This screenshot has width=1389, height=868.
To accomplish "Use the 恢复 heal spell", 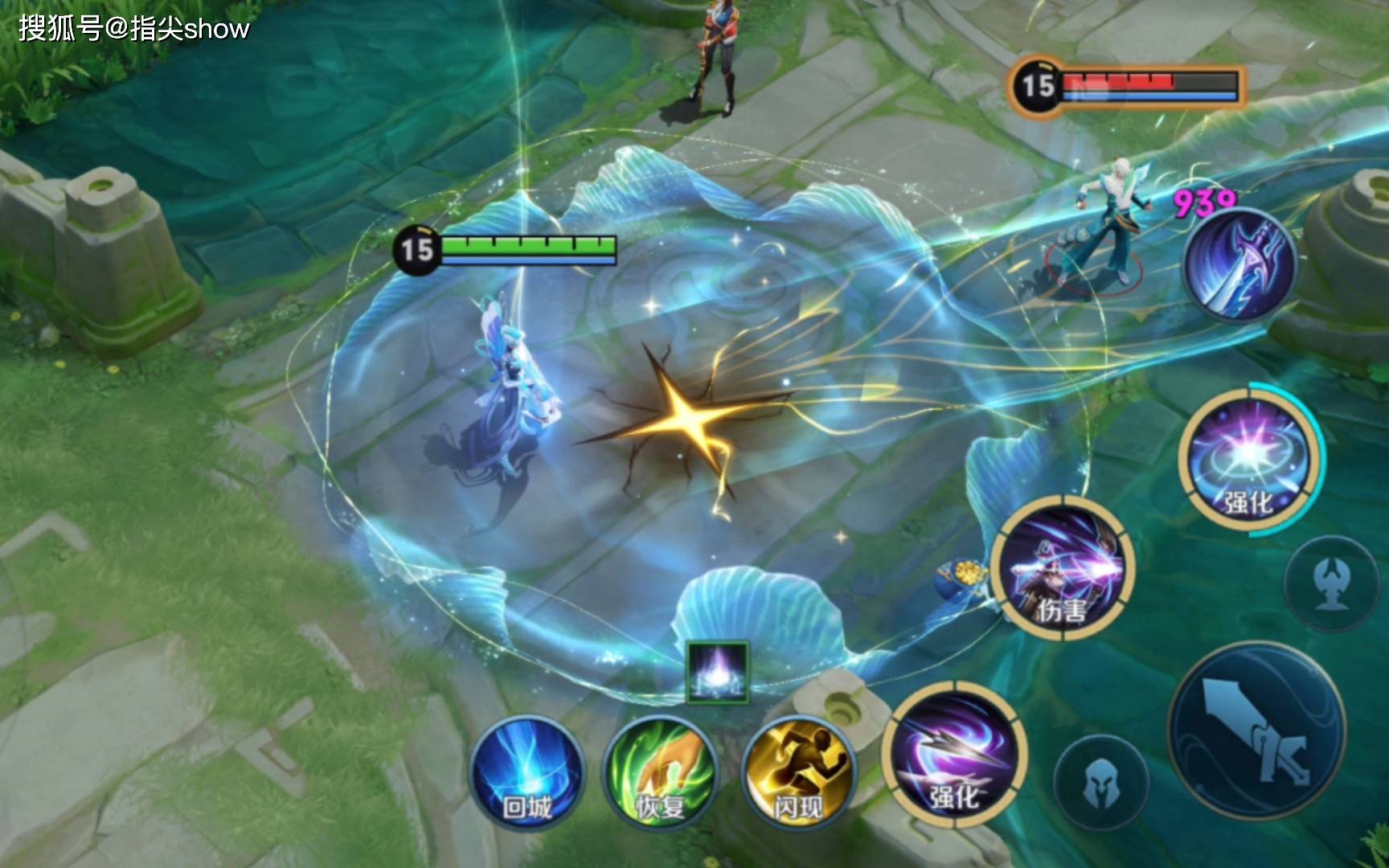I will [661, 773].
